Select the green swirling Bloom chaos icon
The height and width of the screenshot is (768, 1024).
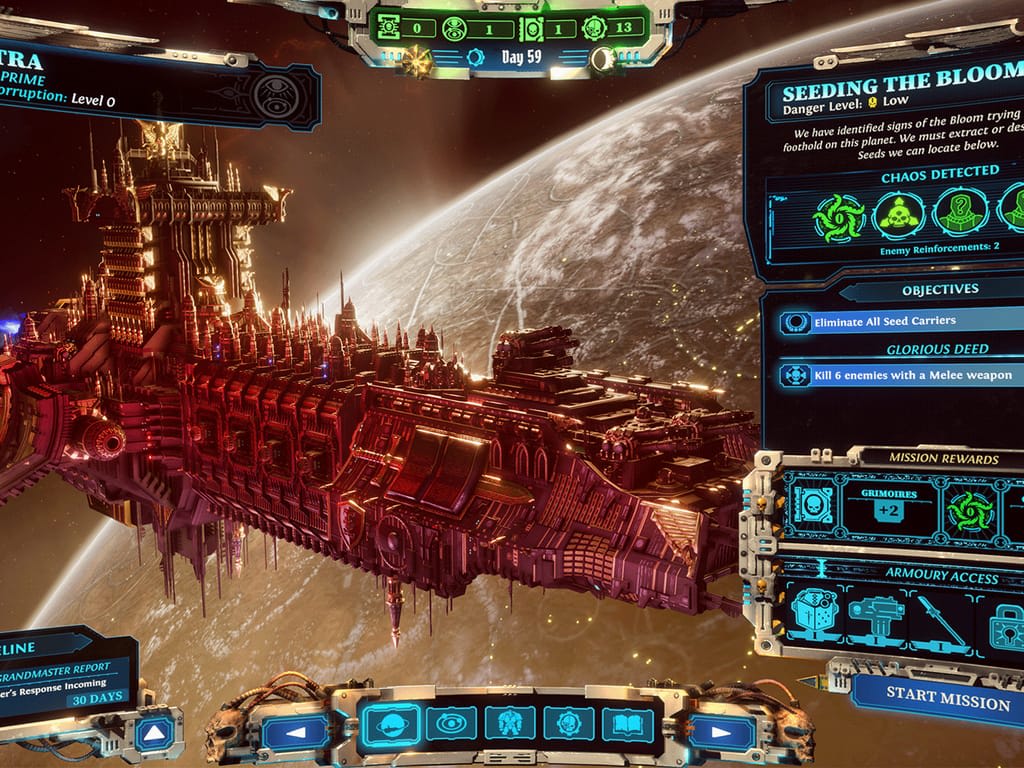click(x=838, y=216)
